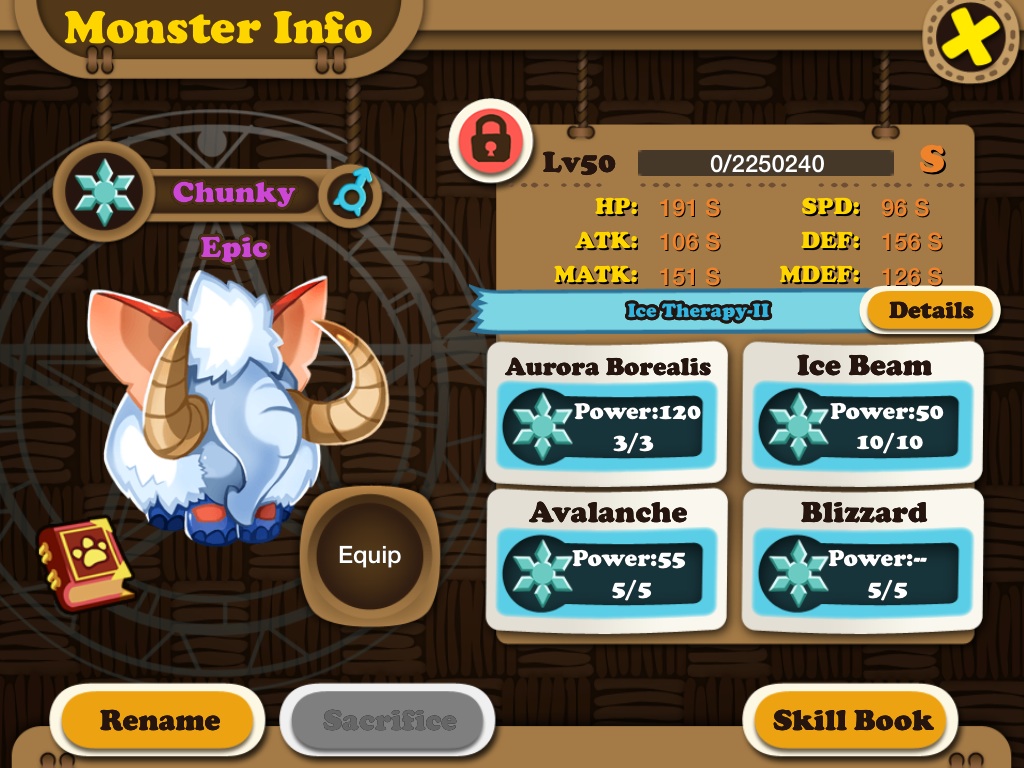The width and height of the screenshot is (1024, 768).
Task: Choose the Avalanche skill card
Action: 607,559
